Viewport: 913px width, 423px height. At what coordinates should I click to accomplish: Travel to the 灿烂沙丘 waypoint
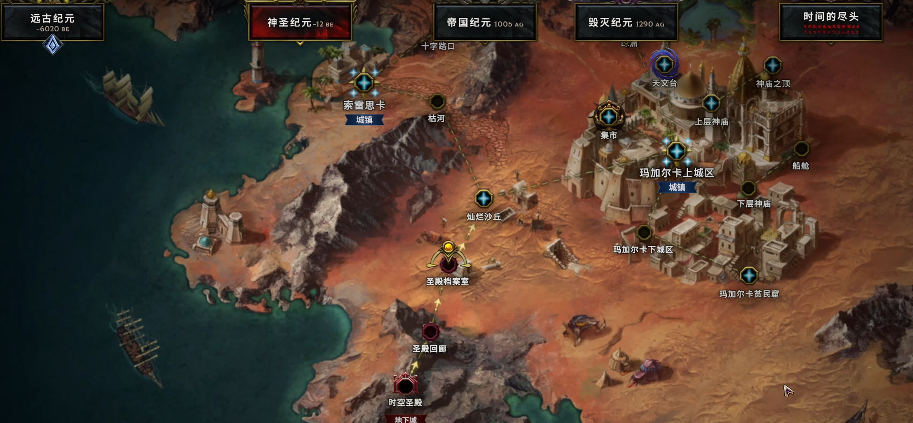(483, 198)
